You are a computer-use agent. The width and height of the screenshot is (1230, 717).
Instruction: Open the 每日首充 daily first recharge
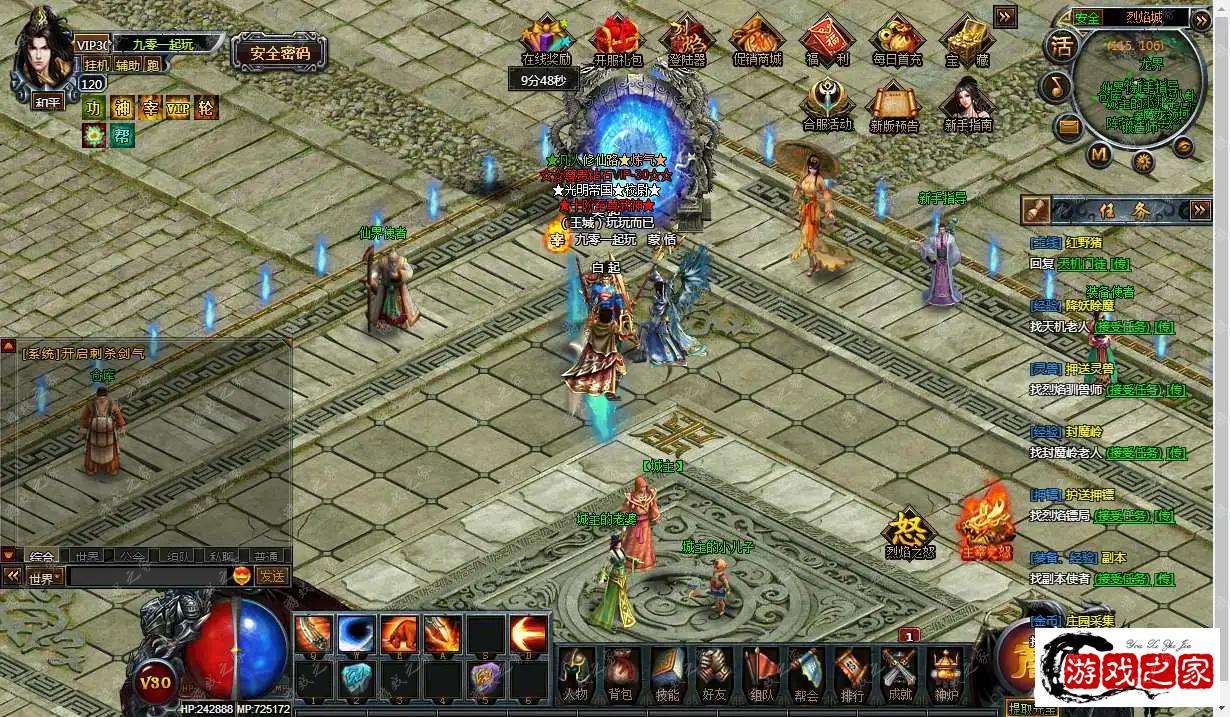coord(896,40)
